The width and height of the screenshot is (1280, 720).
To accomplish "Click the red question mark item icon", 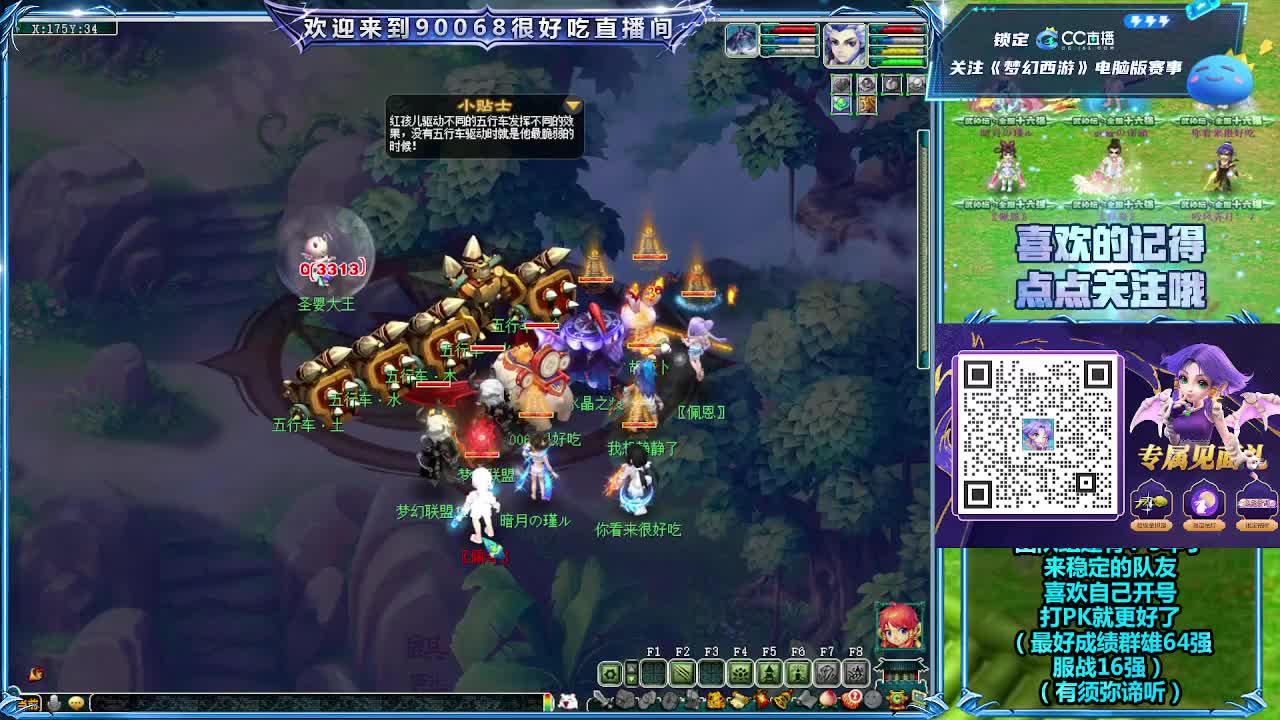I will 851,699.
